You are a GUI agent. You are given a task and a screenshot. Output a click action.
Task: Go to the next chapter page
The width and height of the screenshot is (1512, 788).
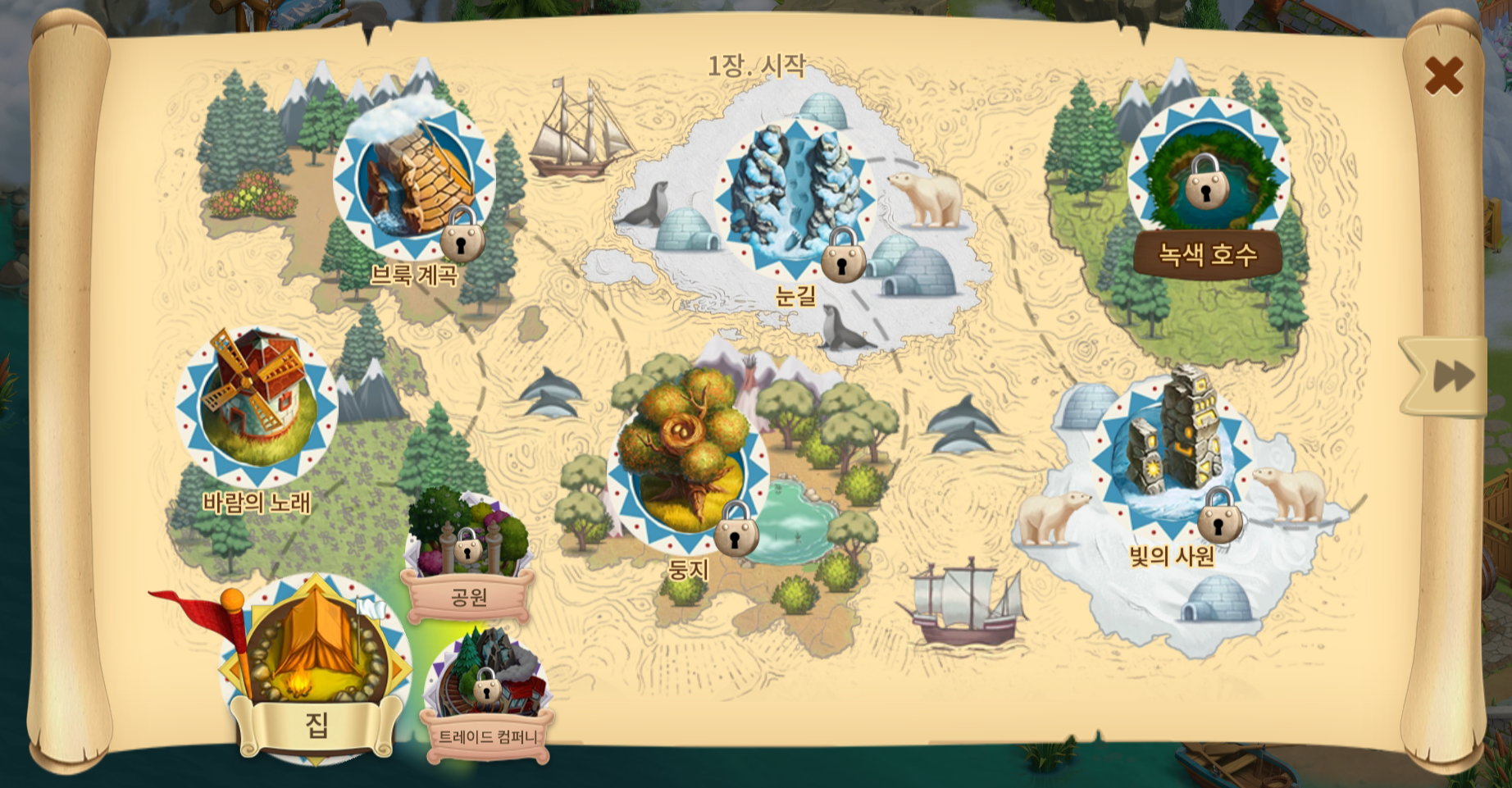pos(1451,376)
